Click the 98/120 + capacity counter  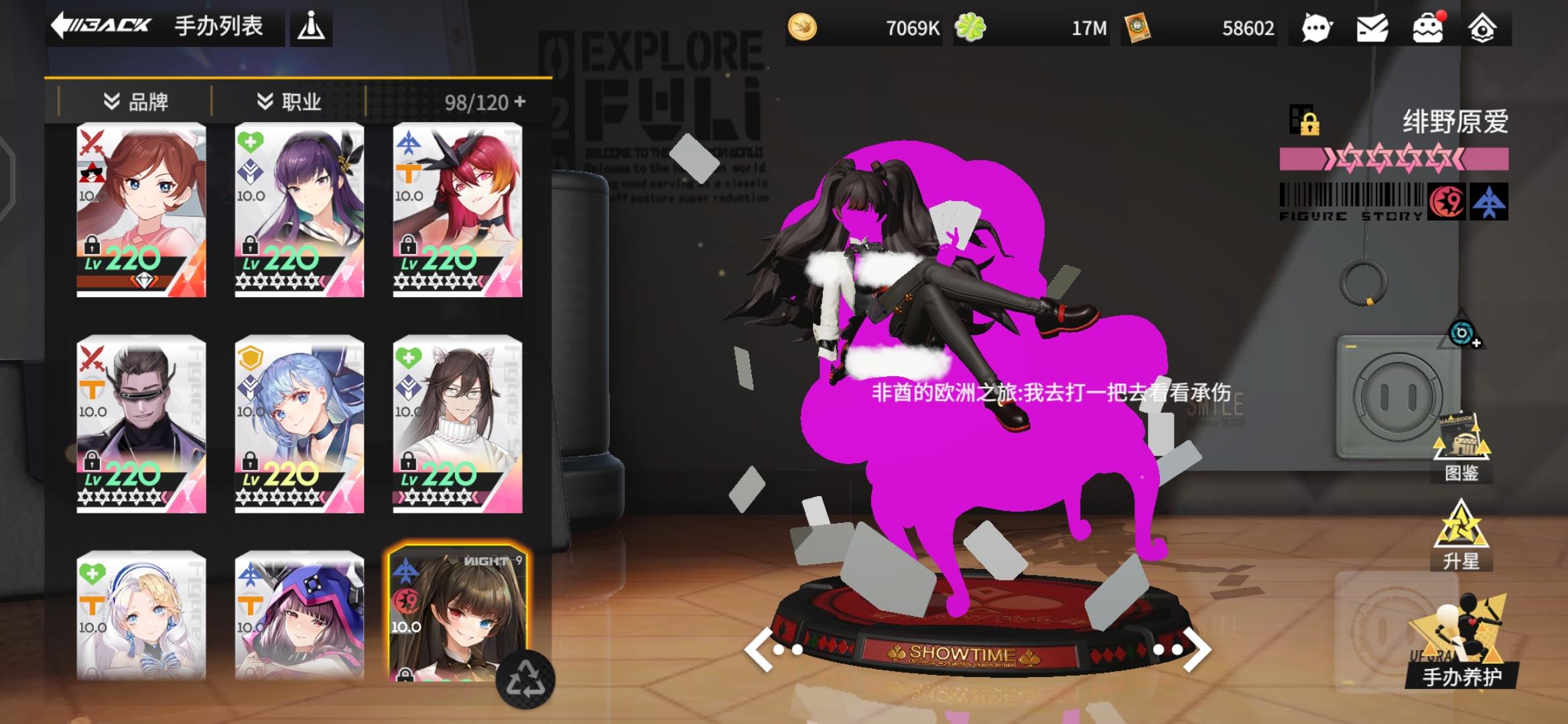[482, 102]
